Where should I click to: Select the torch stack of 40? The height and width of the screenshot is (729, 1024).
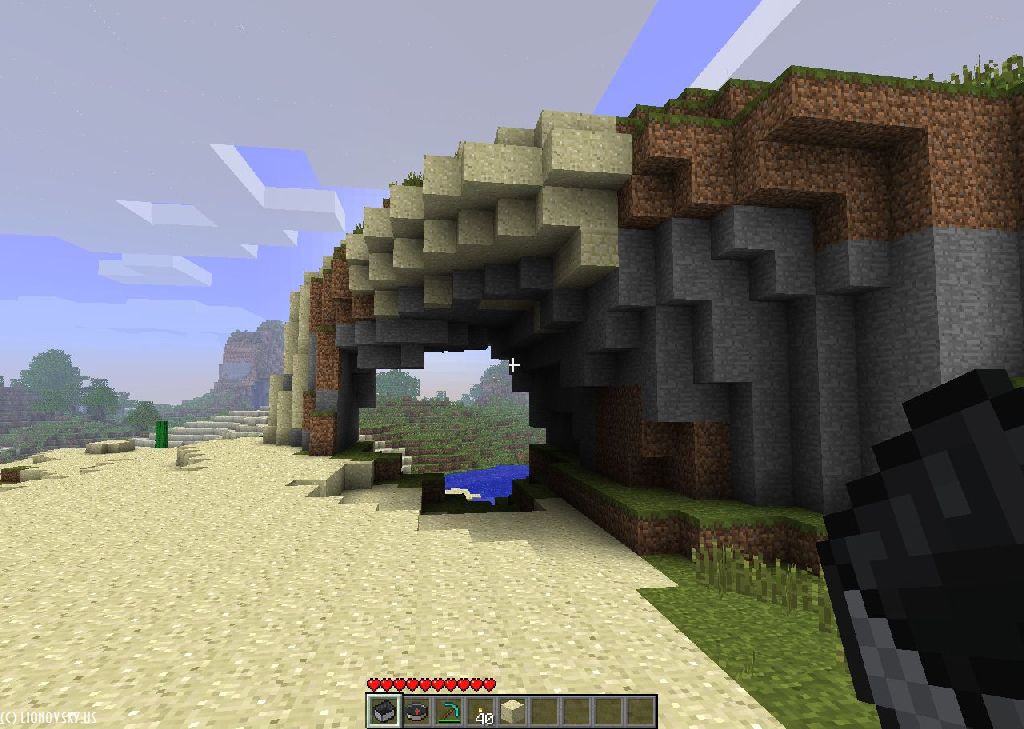tap(481, 711)
